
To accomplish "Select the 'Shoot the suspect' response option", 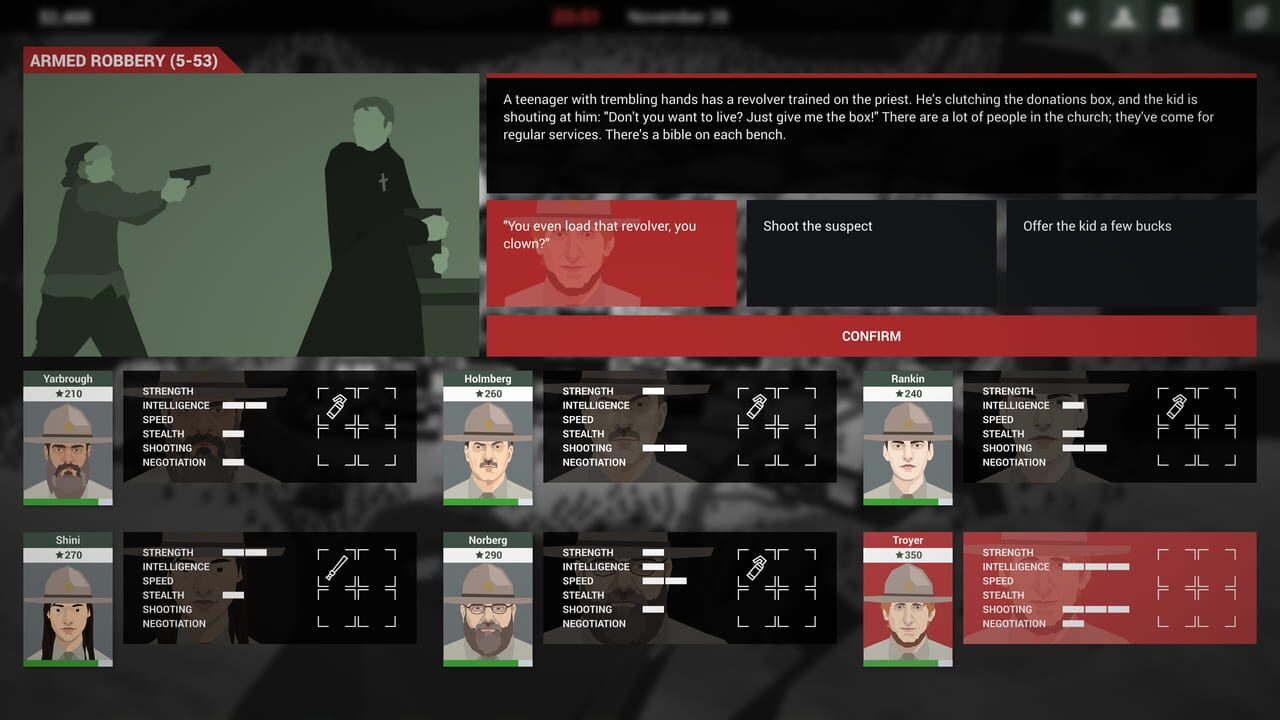I will click(870, 253).
